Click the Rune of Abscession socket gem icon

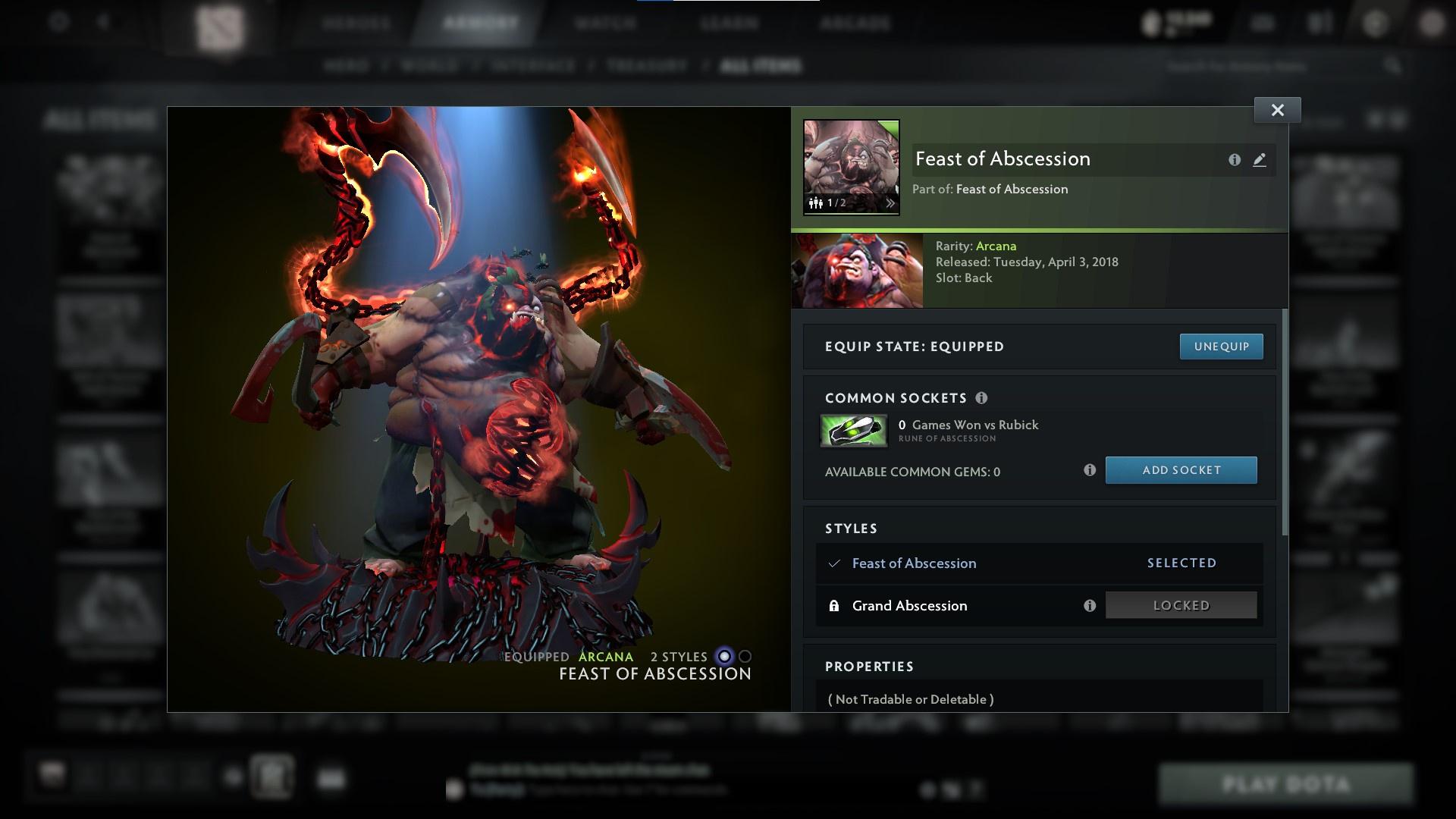[x=853, y=431]
